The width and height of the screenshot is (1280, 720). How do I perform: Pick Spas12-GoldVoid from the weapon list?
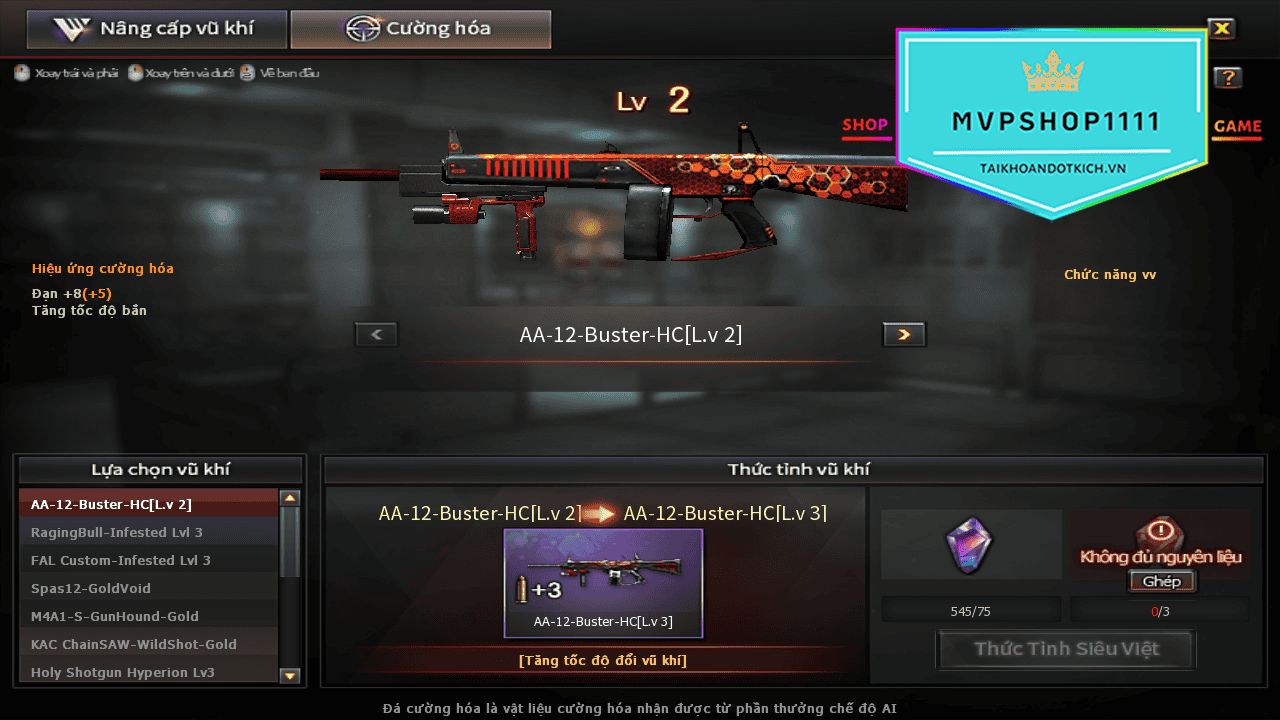pyautogui.click(x=148, y=588)
